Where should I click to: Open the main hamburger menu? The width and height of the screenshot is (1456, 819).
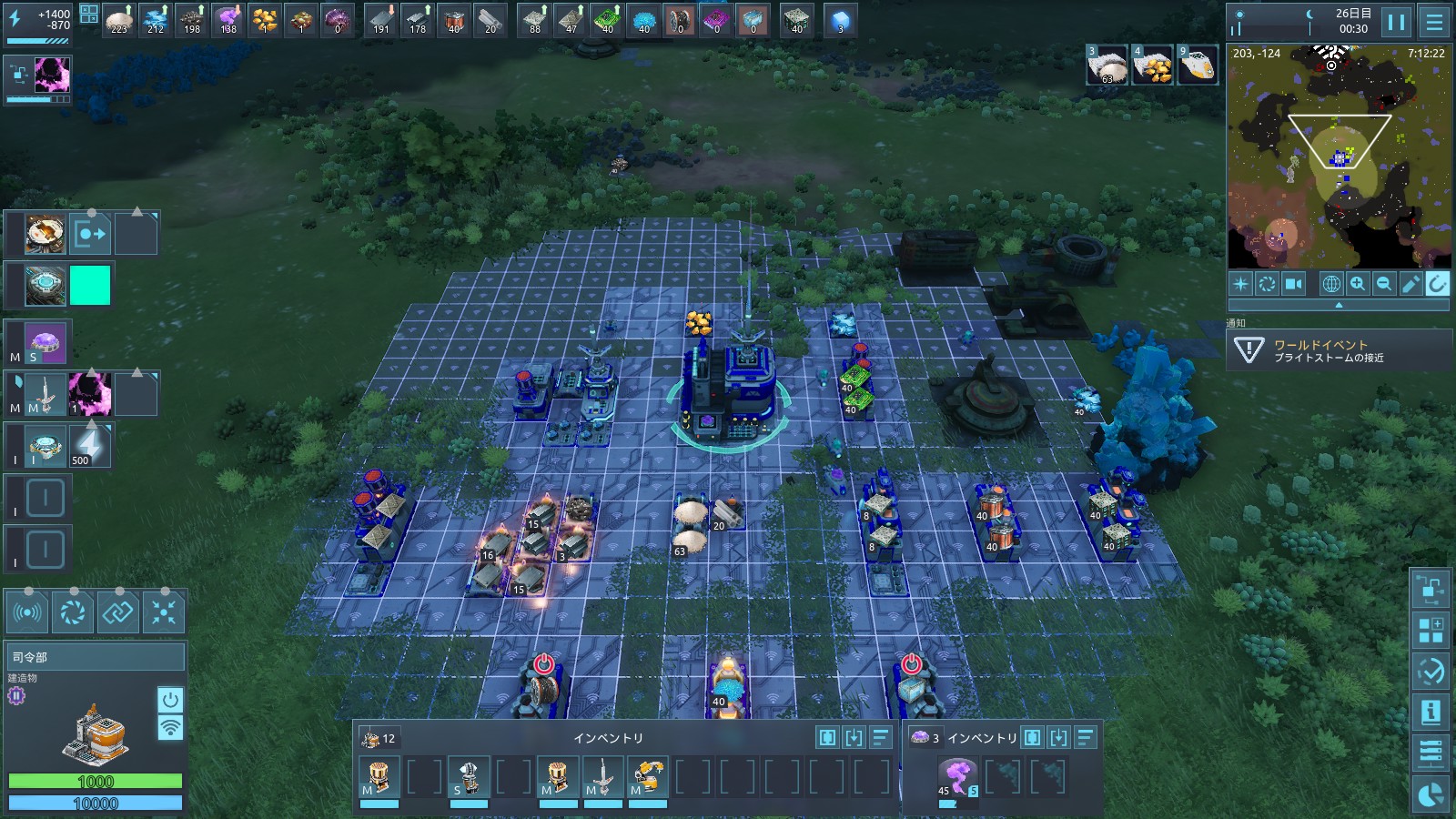1434,22
